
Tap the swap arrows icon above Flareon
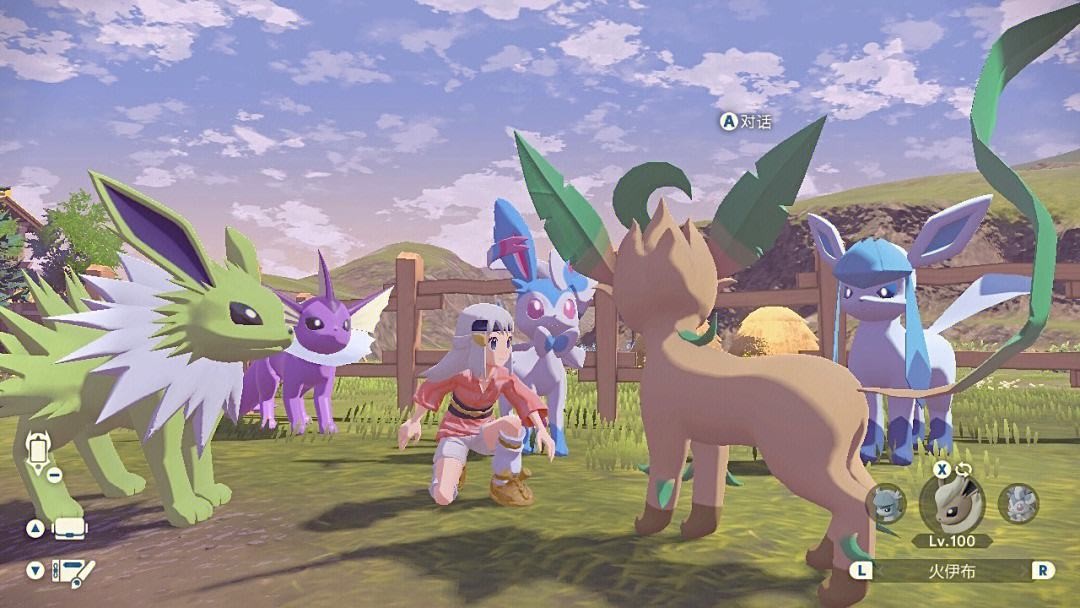click(x=964, y=467)
